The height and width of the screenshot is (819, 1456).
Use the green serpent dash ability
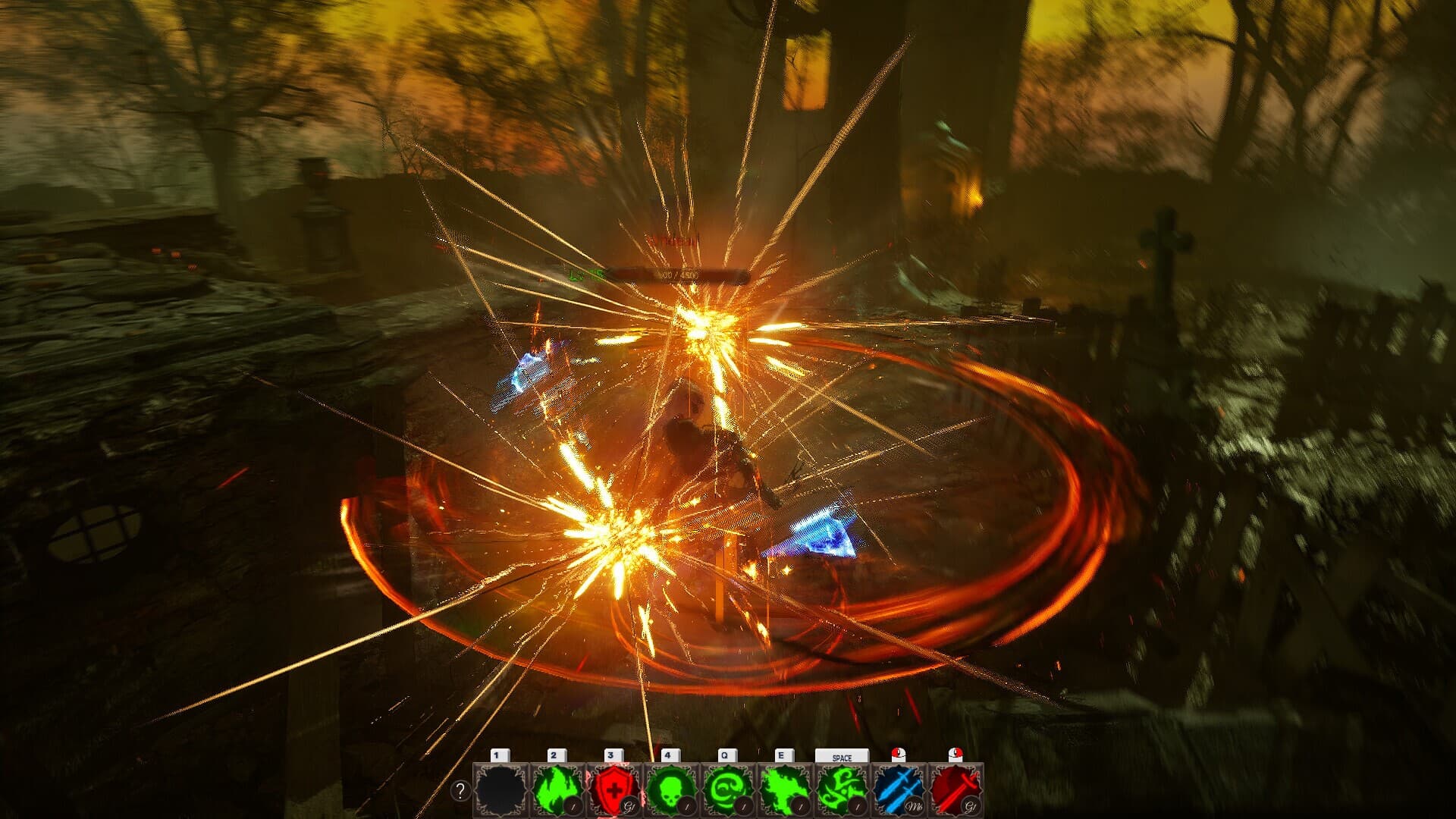(x=842, y=789)
